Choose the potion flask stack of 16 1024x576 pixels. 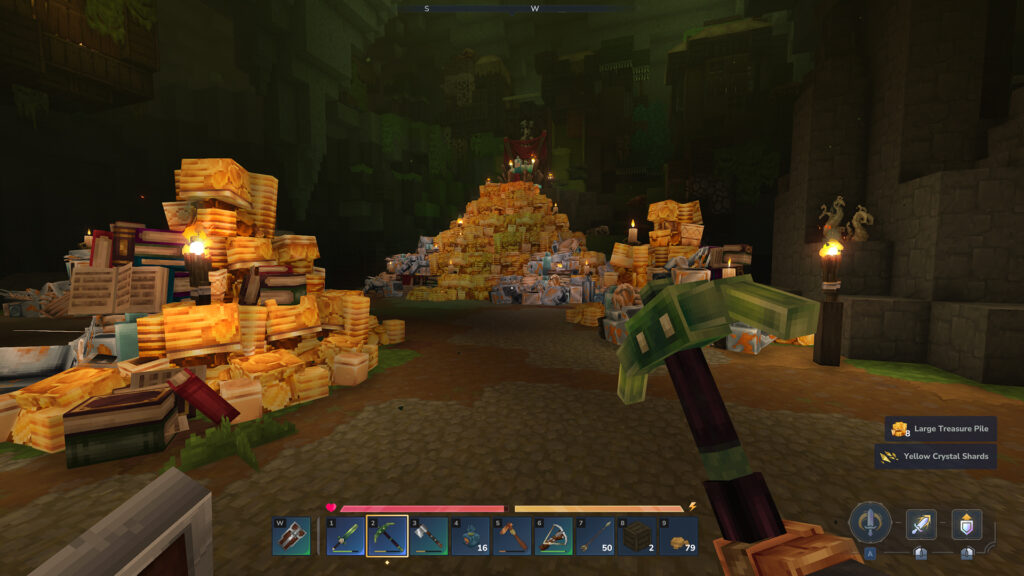click(470, 536)
